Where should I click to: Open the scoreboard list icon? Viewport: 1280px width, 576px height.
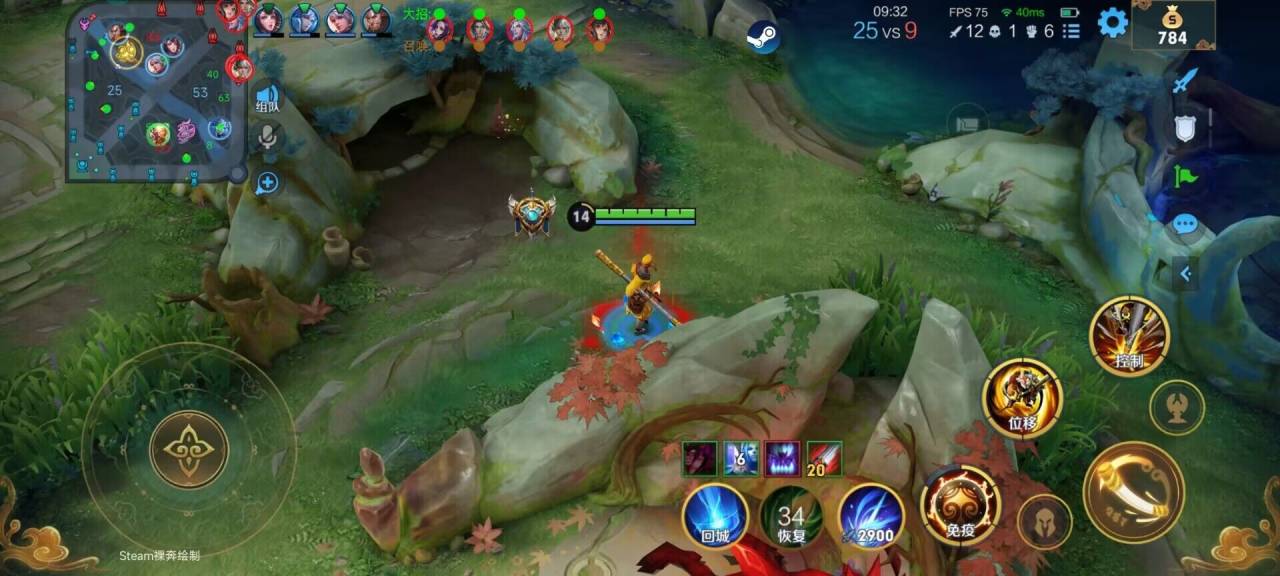pos(1071,31)
